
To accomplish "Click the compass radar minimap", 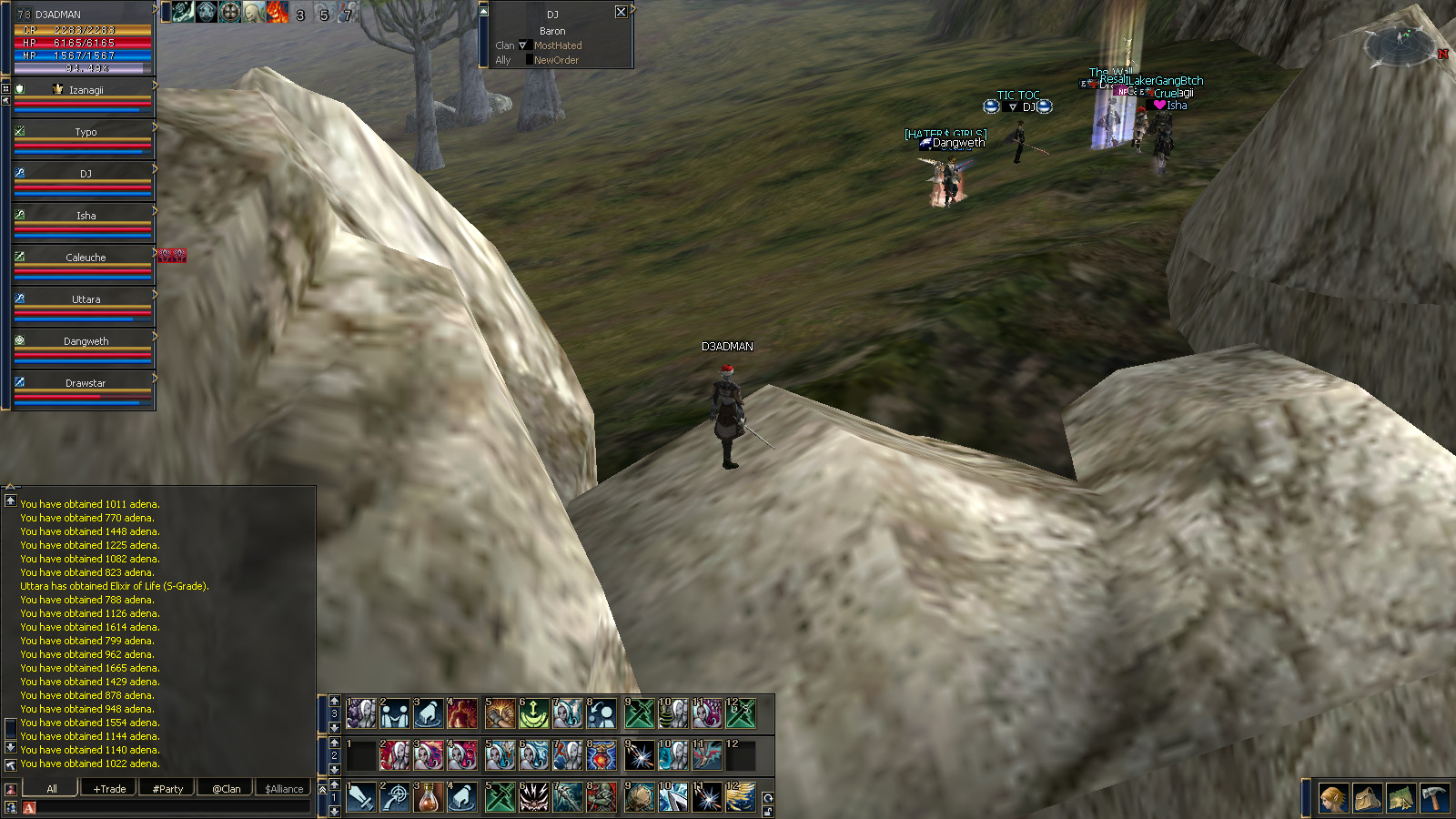I will (1401, 43).
